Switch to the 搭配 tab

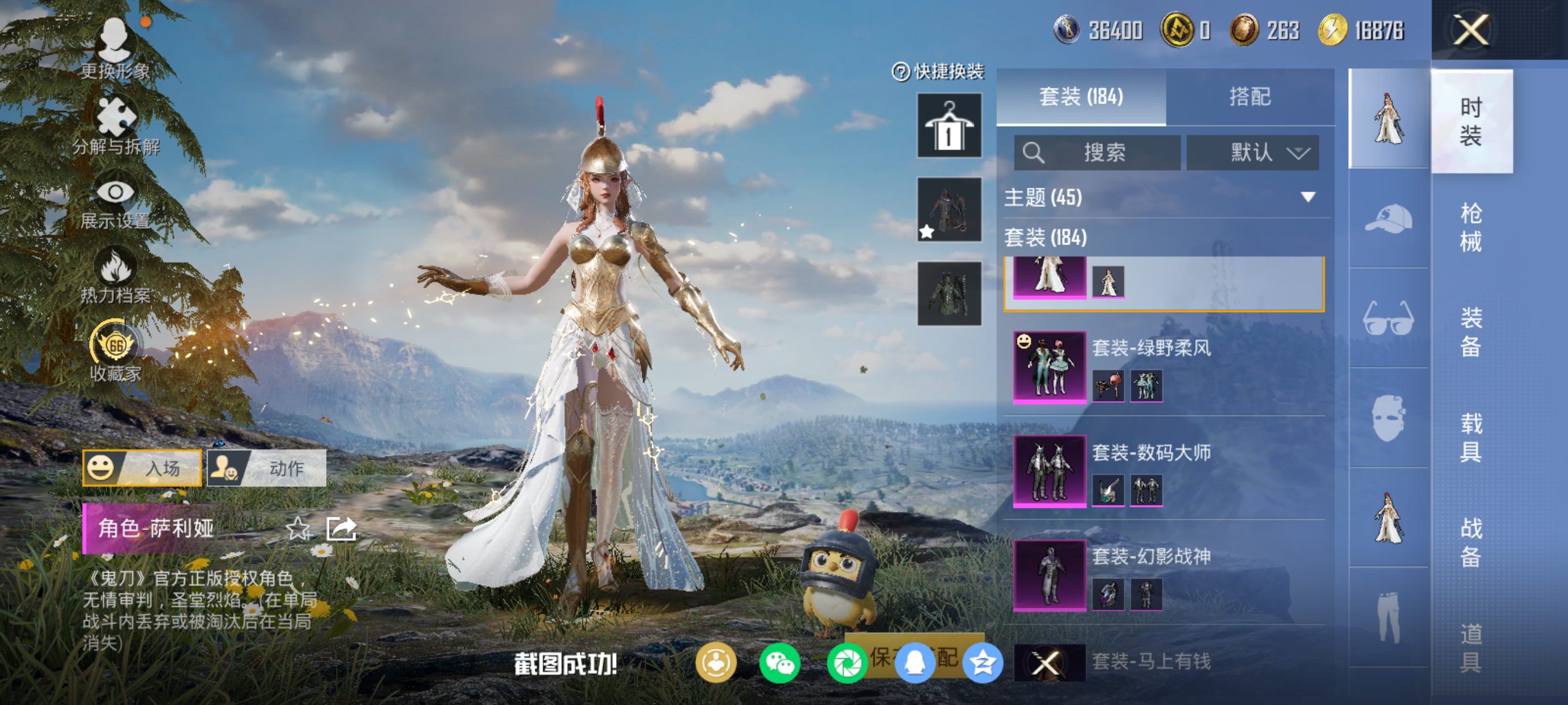point(1249,97)
